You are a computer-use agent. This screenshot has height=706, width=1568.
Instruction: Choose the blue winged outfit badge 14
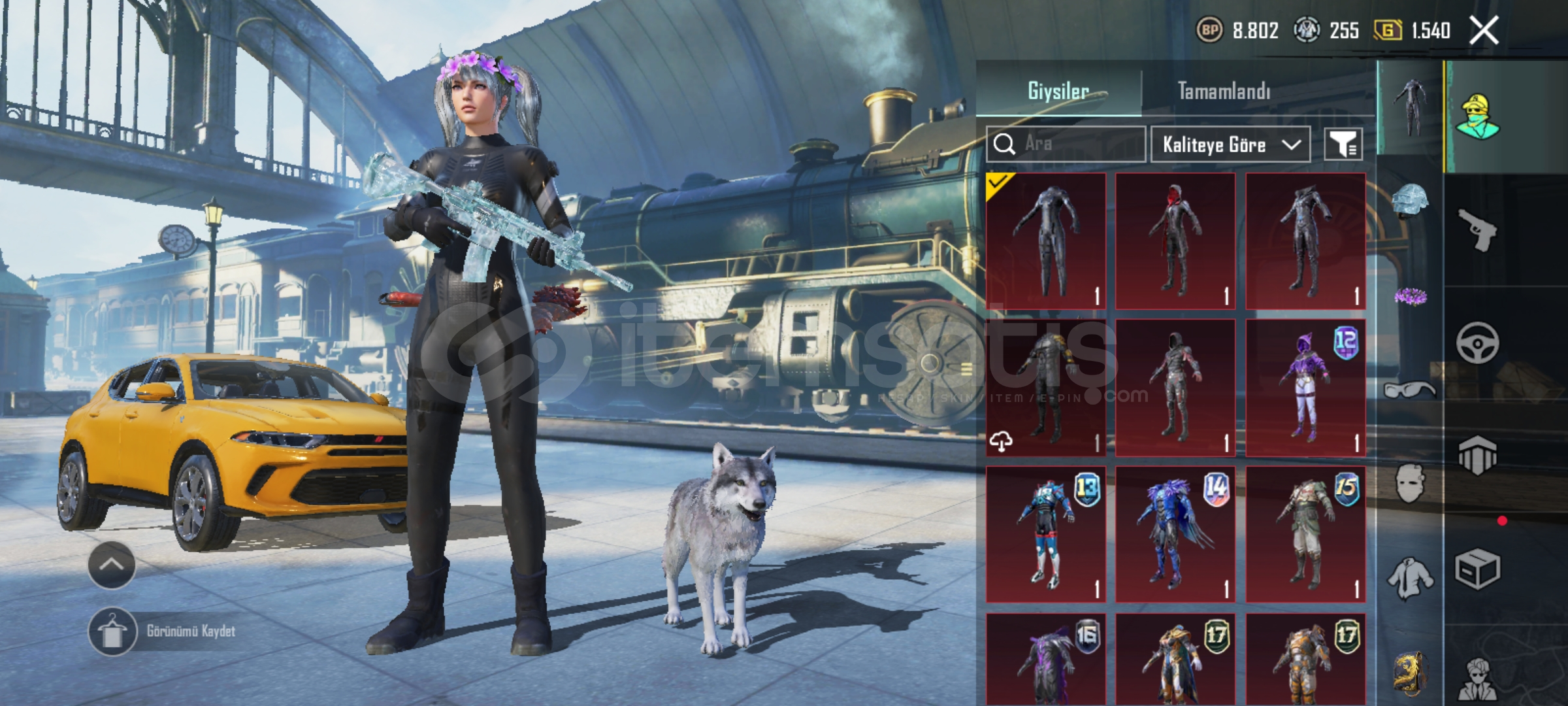[x=1175, y=535]
